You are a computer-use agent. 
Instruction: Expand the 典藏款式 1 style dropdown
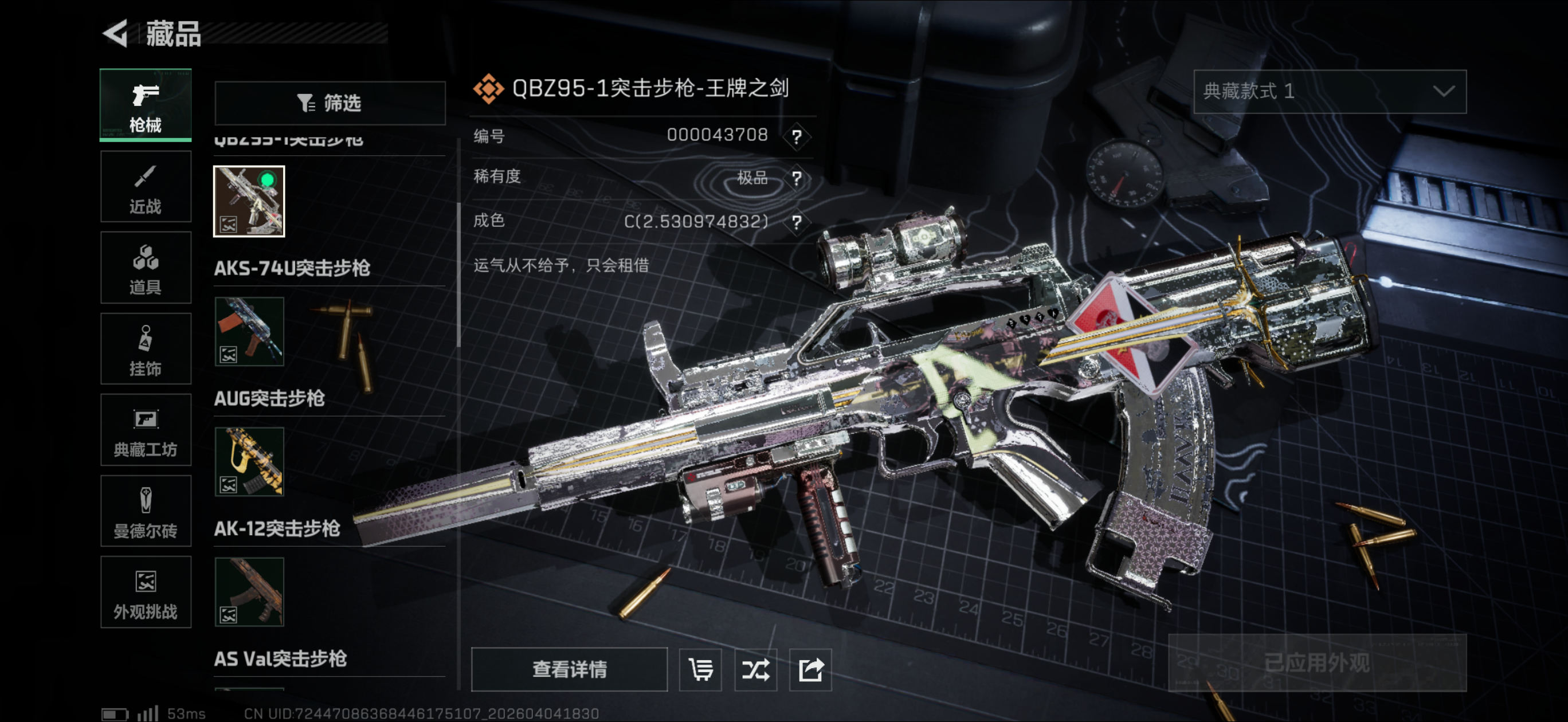(x=1330, y=91)
